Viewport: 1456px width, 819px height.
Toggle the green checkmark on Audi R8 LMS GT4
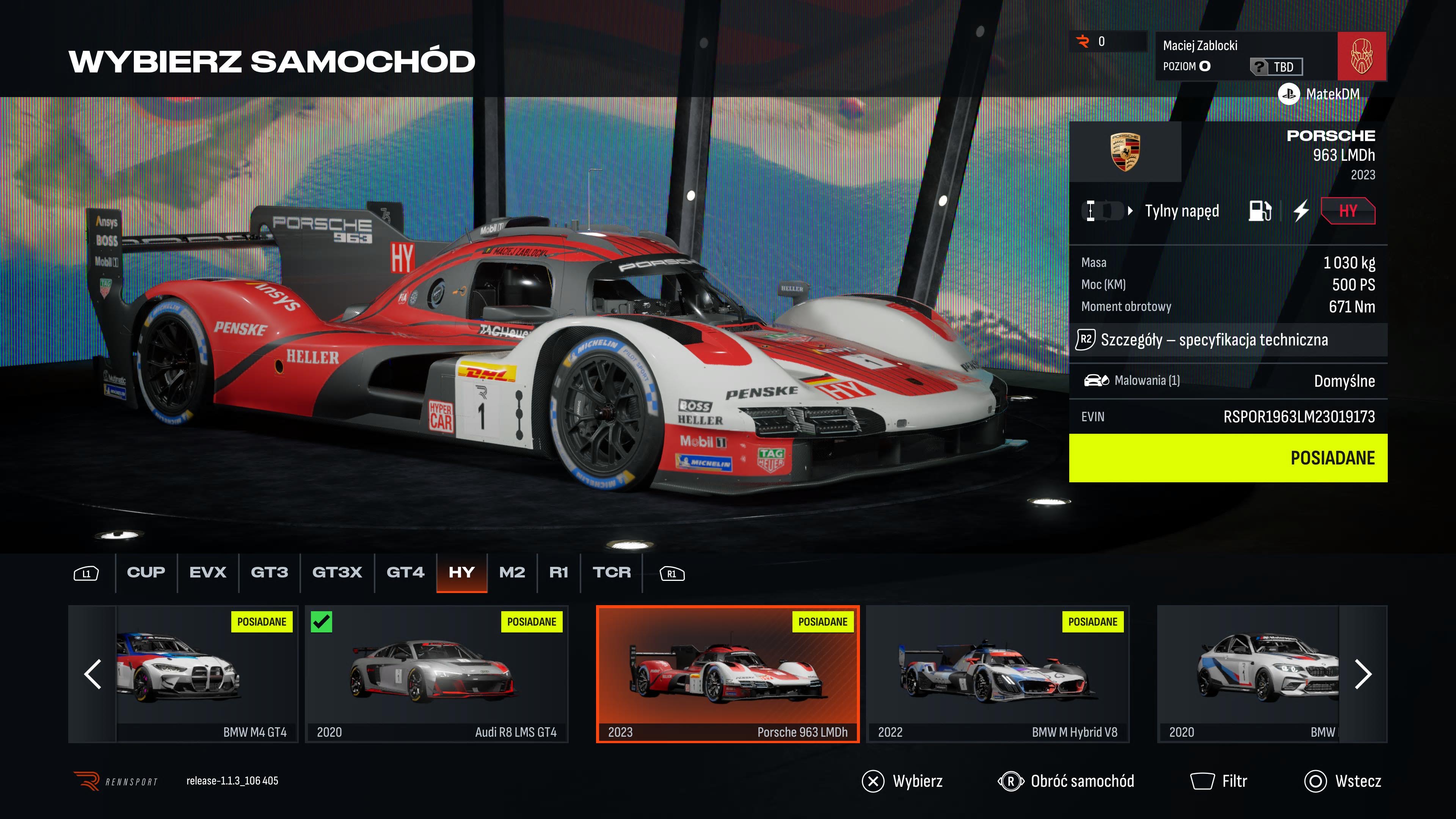(323, 622)
